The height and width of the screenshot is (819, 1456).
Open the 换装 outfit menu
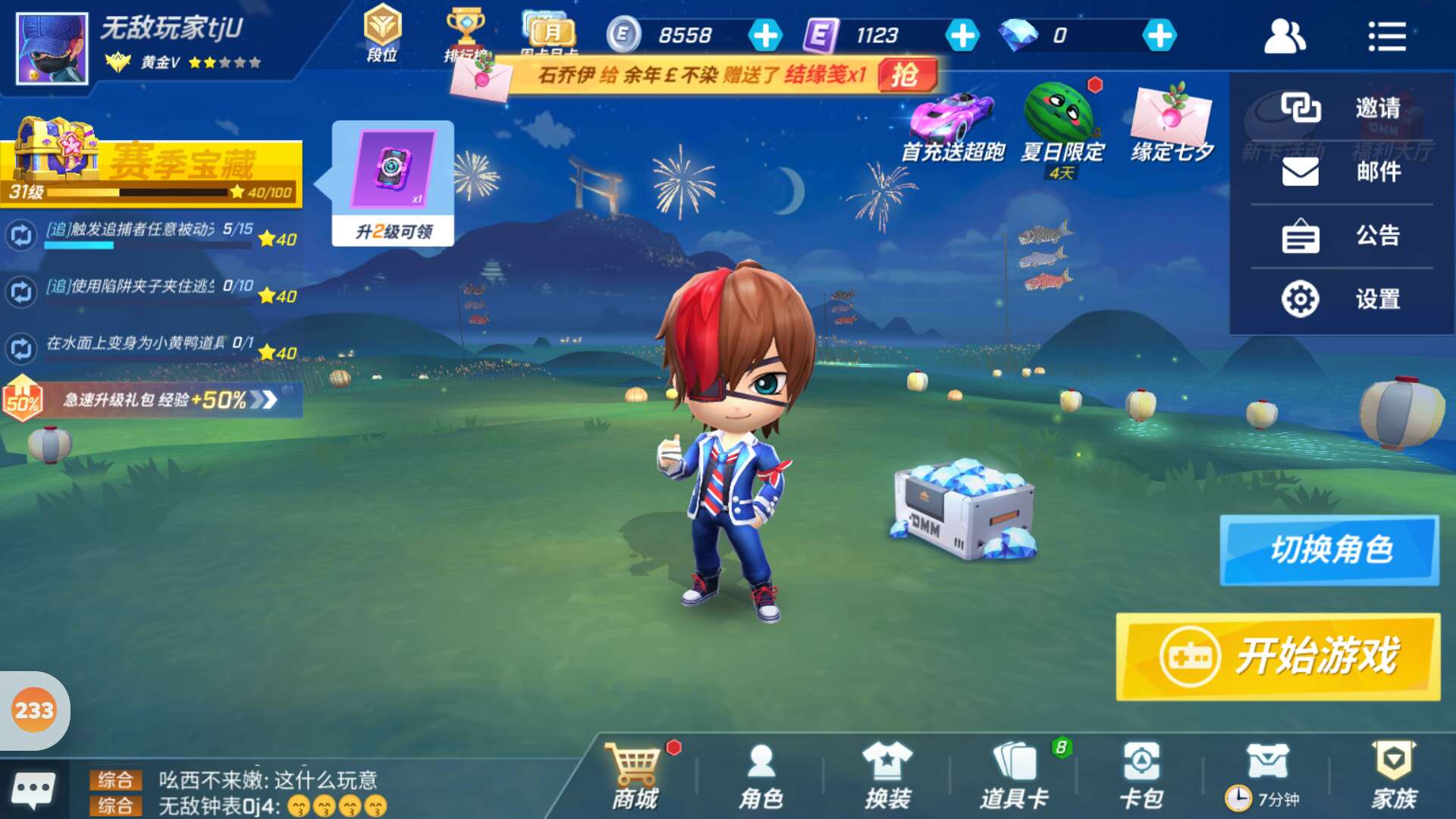tap(887, 777)
